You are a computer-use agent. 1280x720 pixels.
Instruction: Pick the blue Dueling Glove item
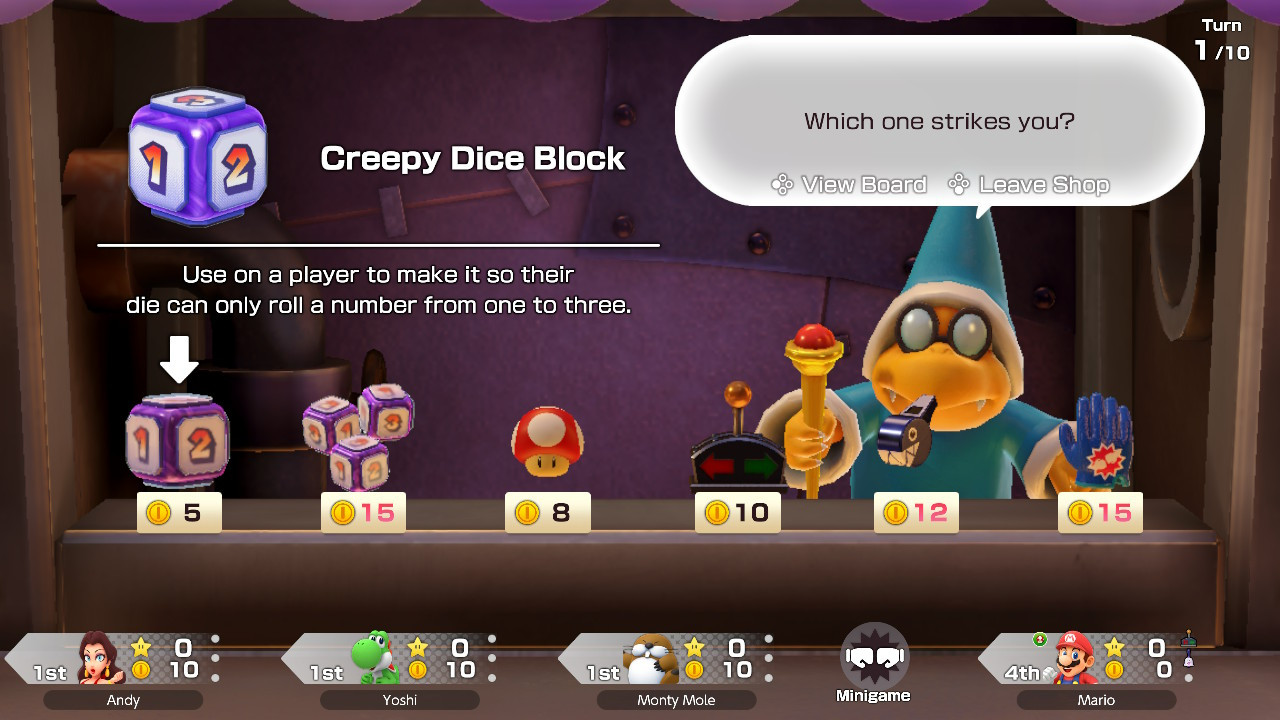tap(1100, 440)
